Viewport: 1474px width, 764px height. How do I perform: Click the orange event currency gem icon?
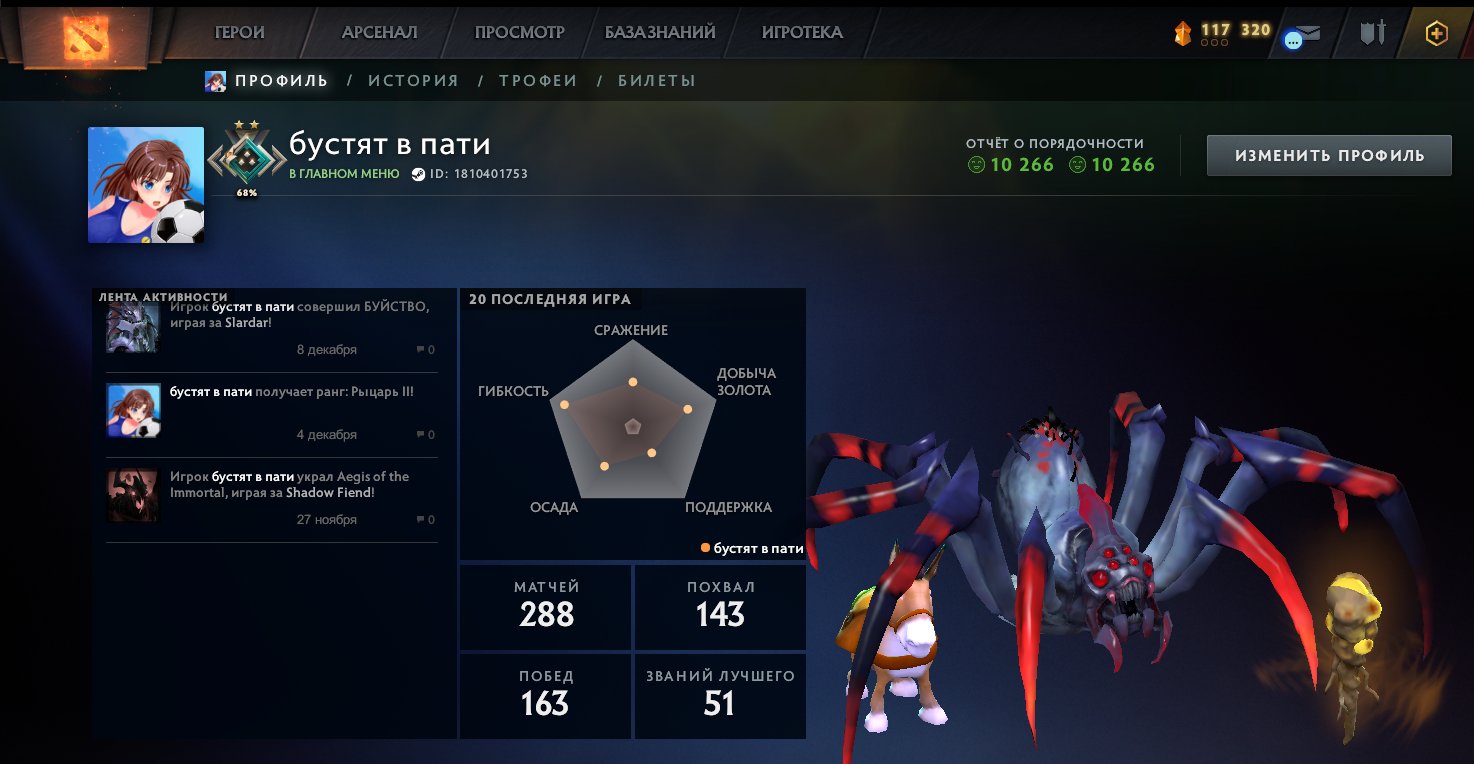point(1181,31)
